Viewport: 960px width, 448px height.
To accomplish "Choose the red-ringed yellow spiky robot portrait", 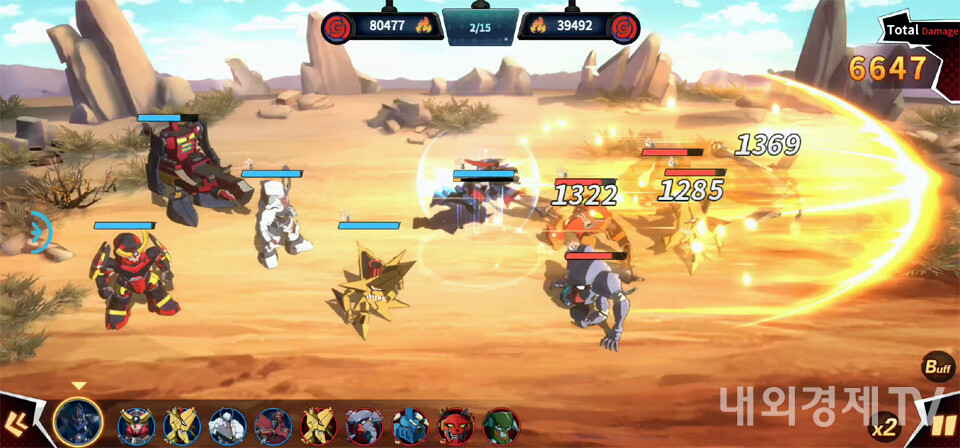I will [318, 427].
